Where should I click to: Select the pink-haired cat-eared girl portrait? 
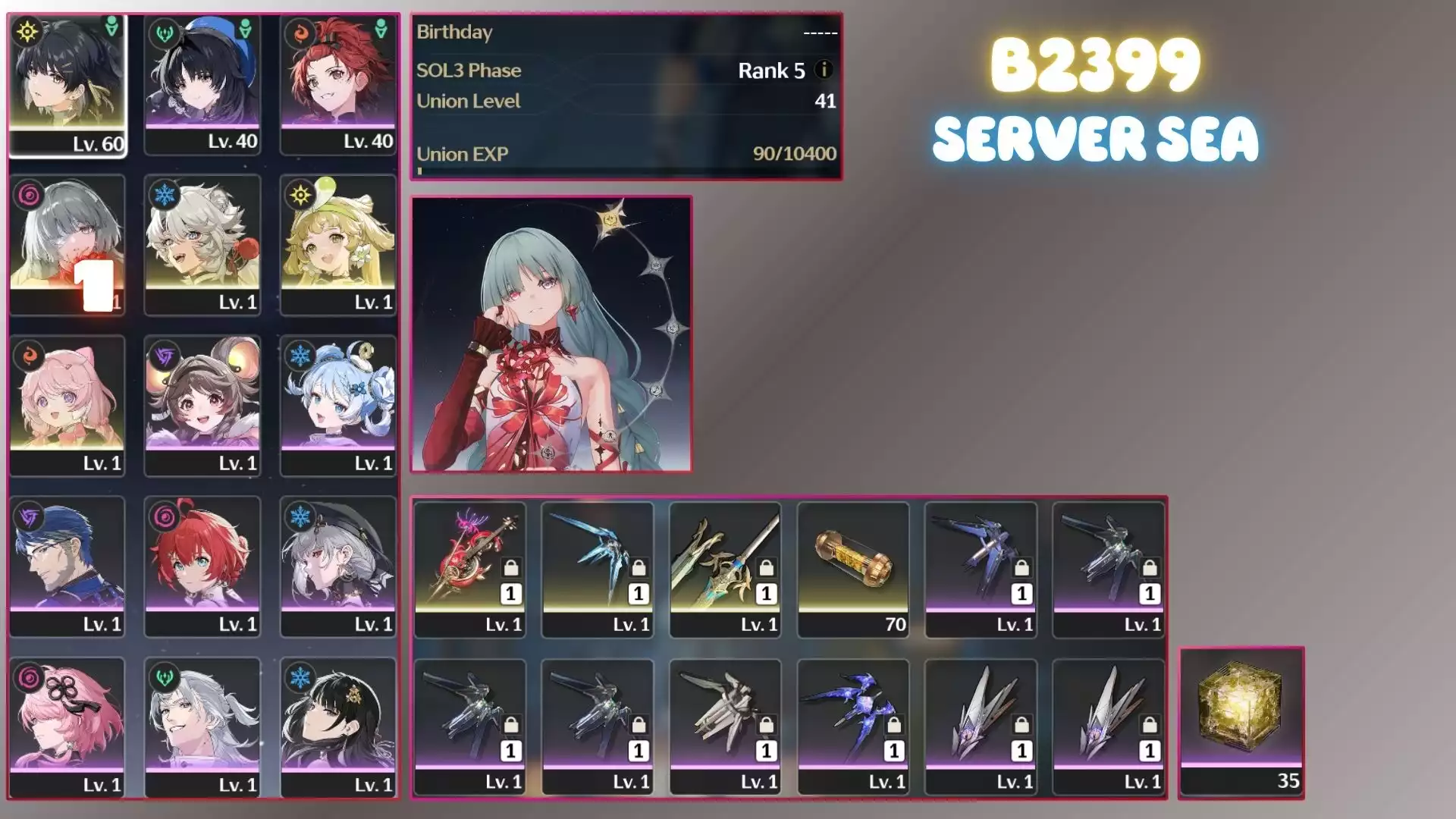(67, 405)
